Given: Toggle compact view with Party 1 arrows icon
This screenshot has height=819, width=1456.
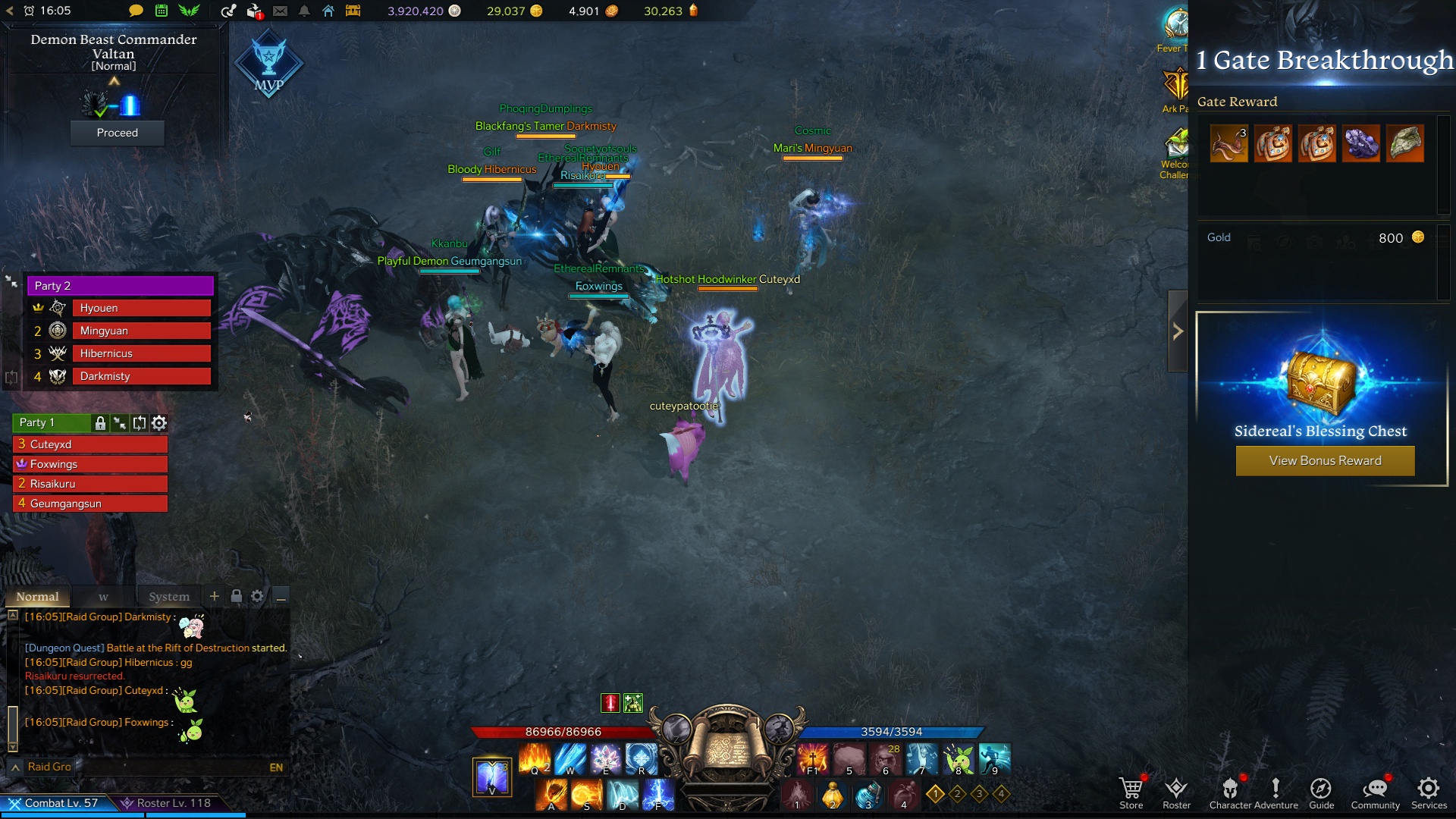Looking at the screenshot, I should 119,424.
